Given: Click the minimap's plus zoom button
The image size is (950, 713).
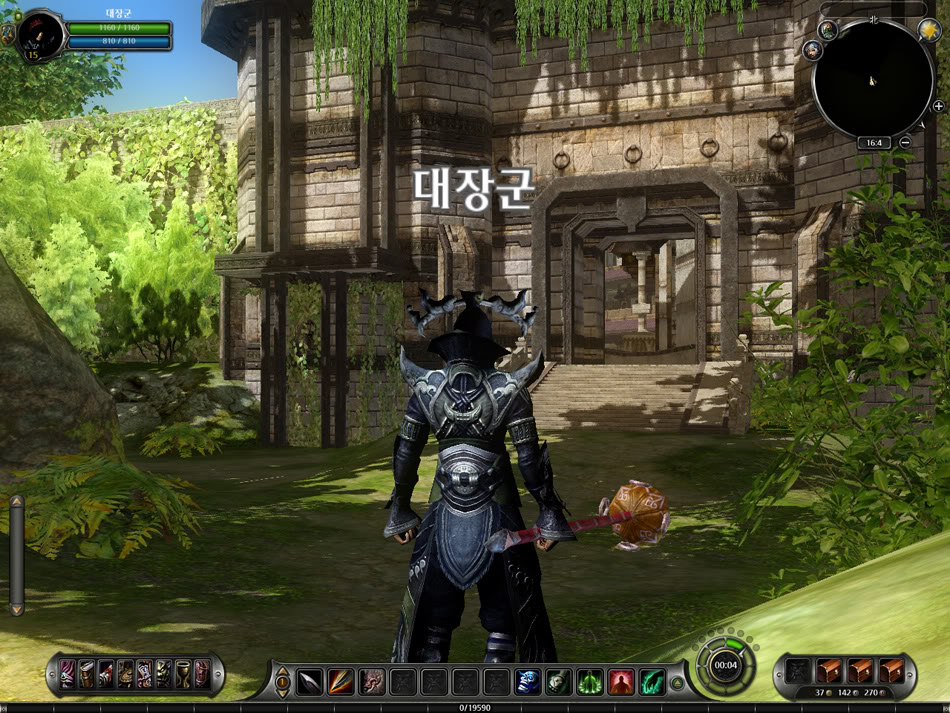Looking at the screenshot, I should click(938, 106).
